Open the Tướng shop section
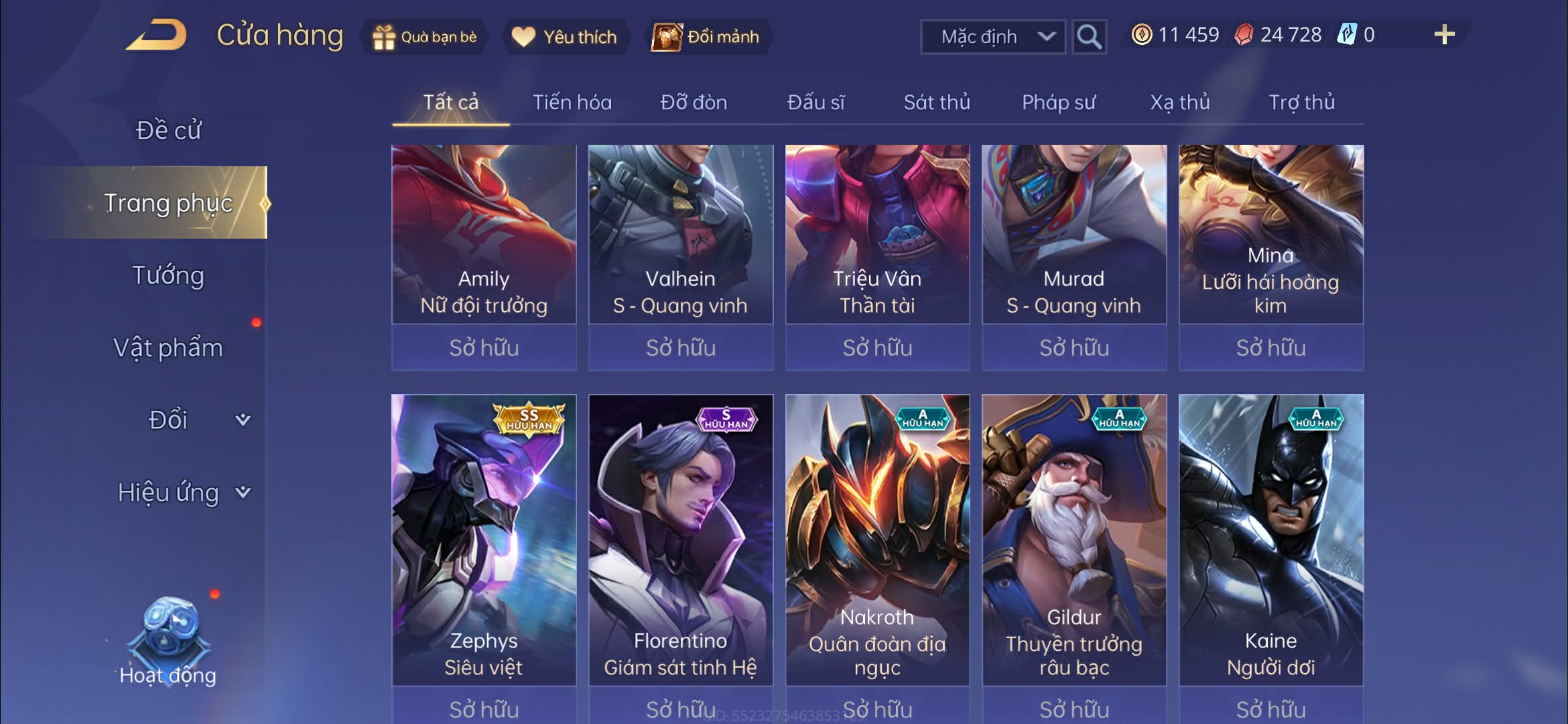 (168, 276)
